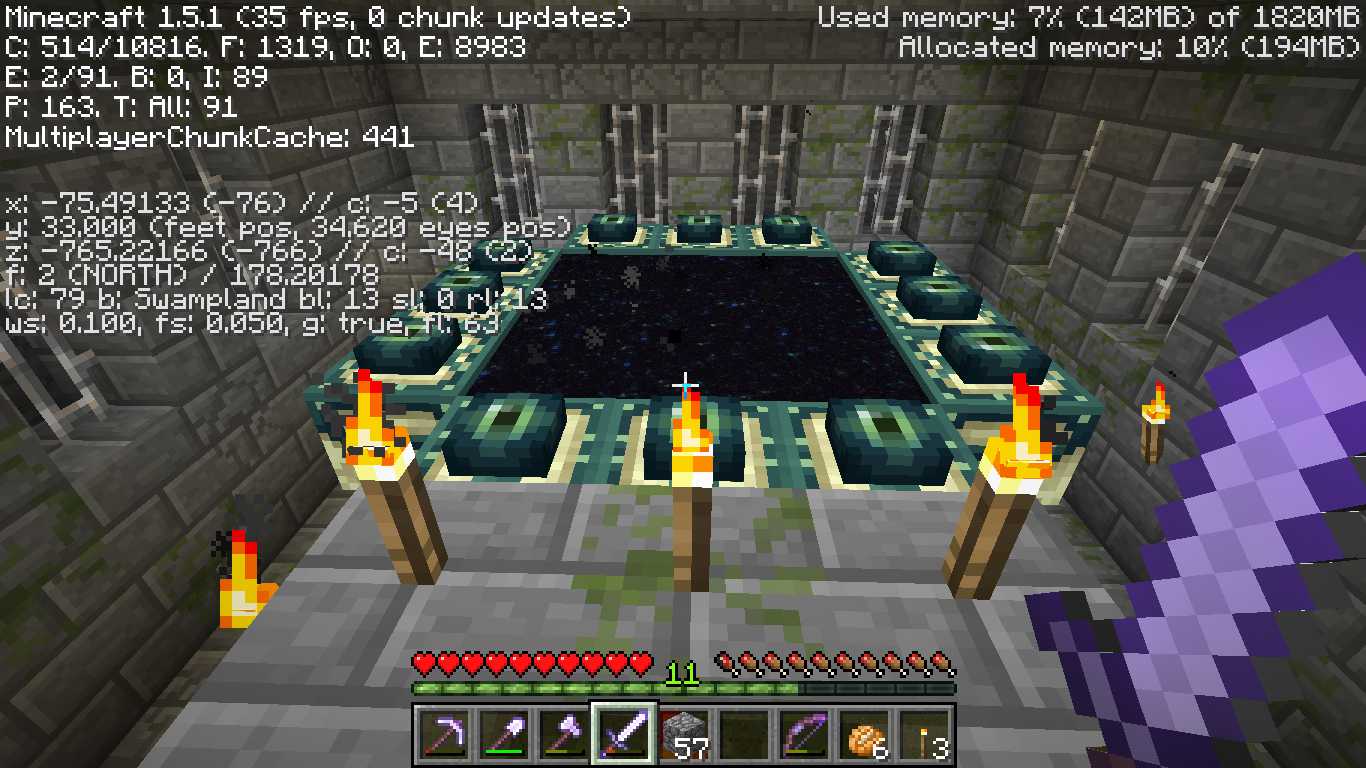Choose the enchanted axe in the hotbar

pos(563,736)
